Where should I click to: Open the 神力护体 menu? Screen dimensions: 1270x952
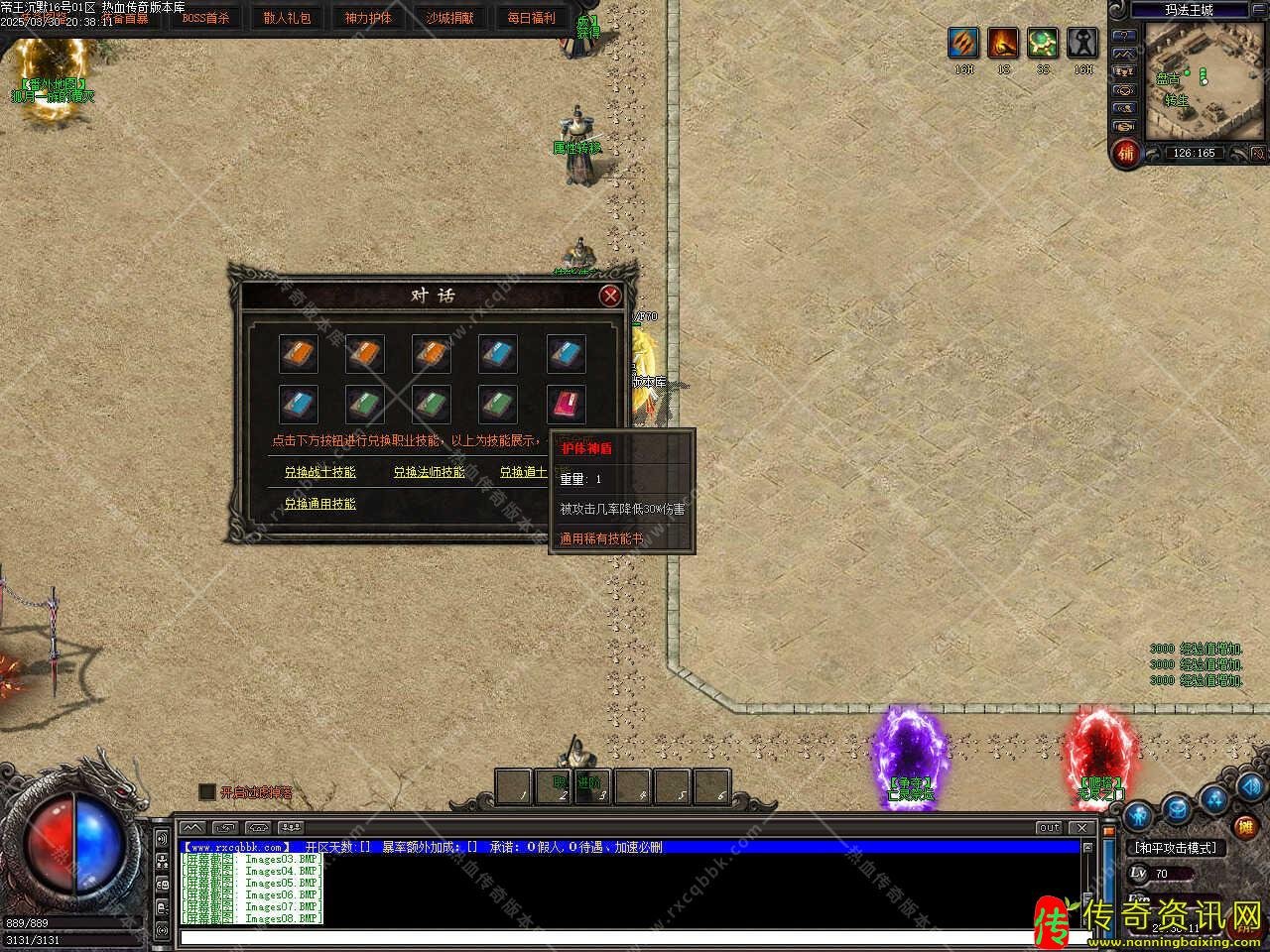coord(368,18)
